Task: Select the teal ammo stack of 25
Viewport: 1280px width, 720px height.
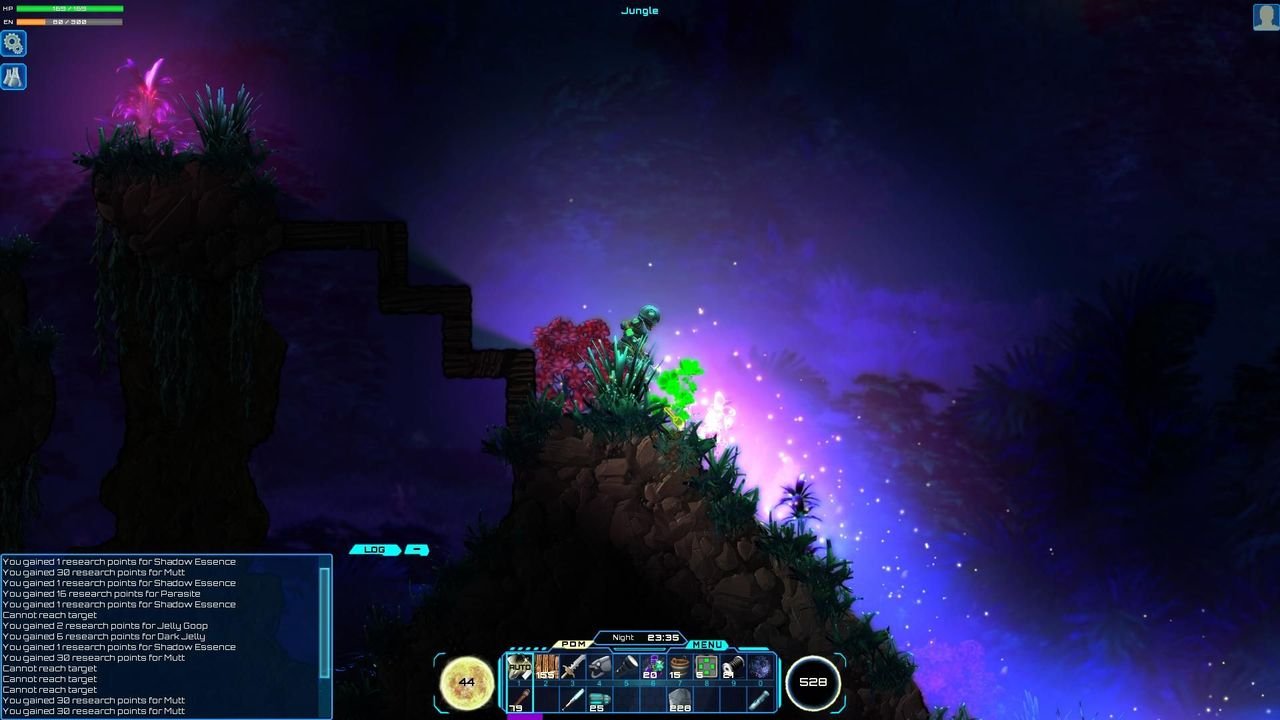Action: pyautogui.click(x=599, y=699)
